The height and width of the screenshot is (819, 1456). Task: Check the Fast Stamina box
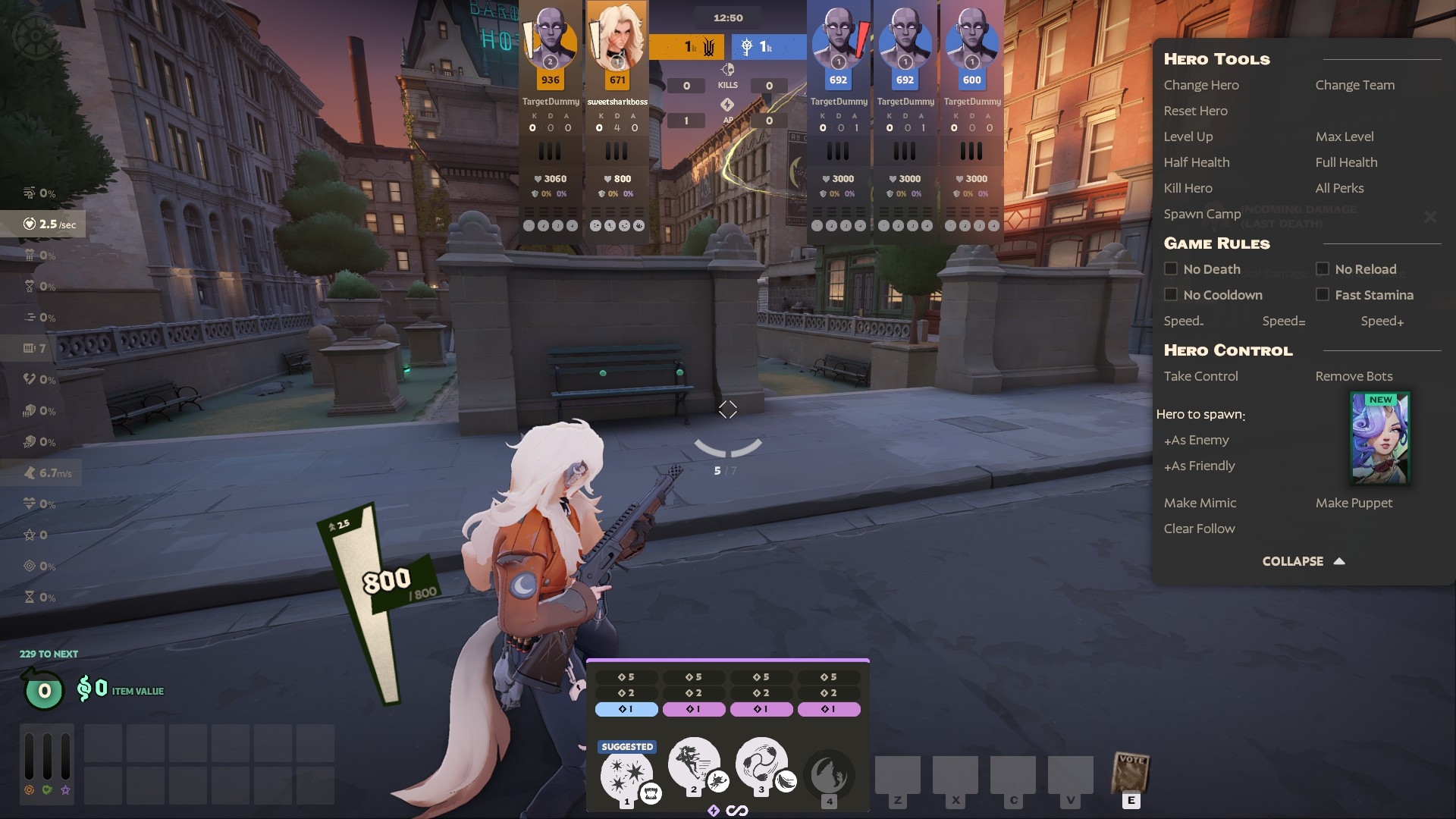(x=1323, y=295)
